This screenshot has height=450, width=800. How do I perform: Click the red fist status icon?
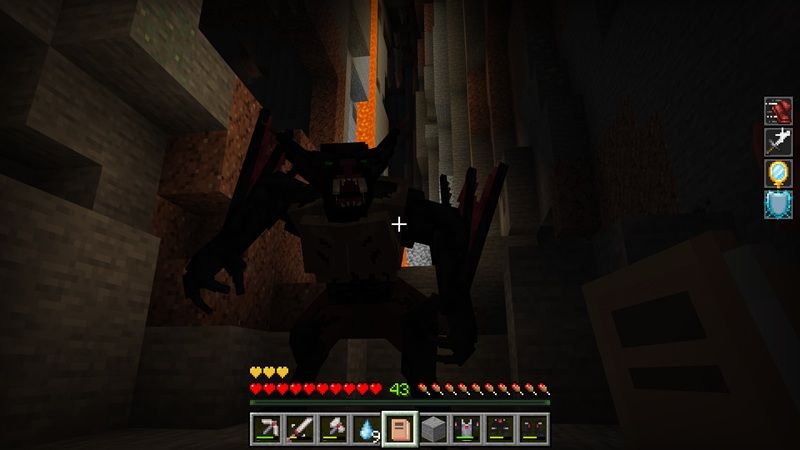coord(778,110)
